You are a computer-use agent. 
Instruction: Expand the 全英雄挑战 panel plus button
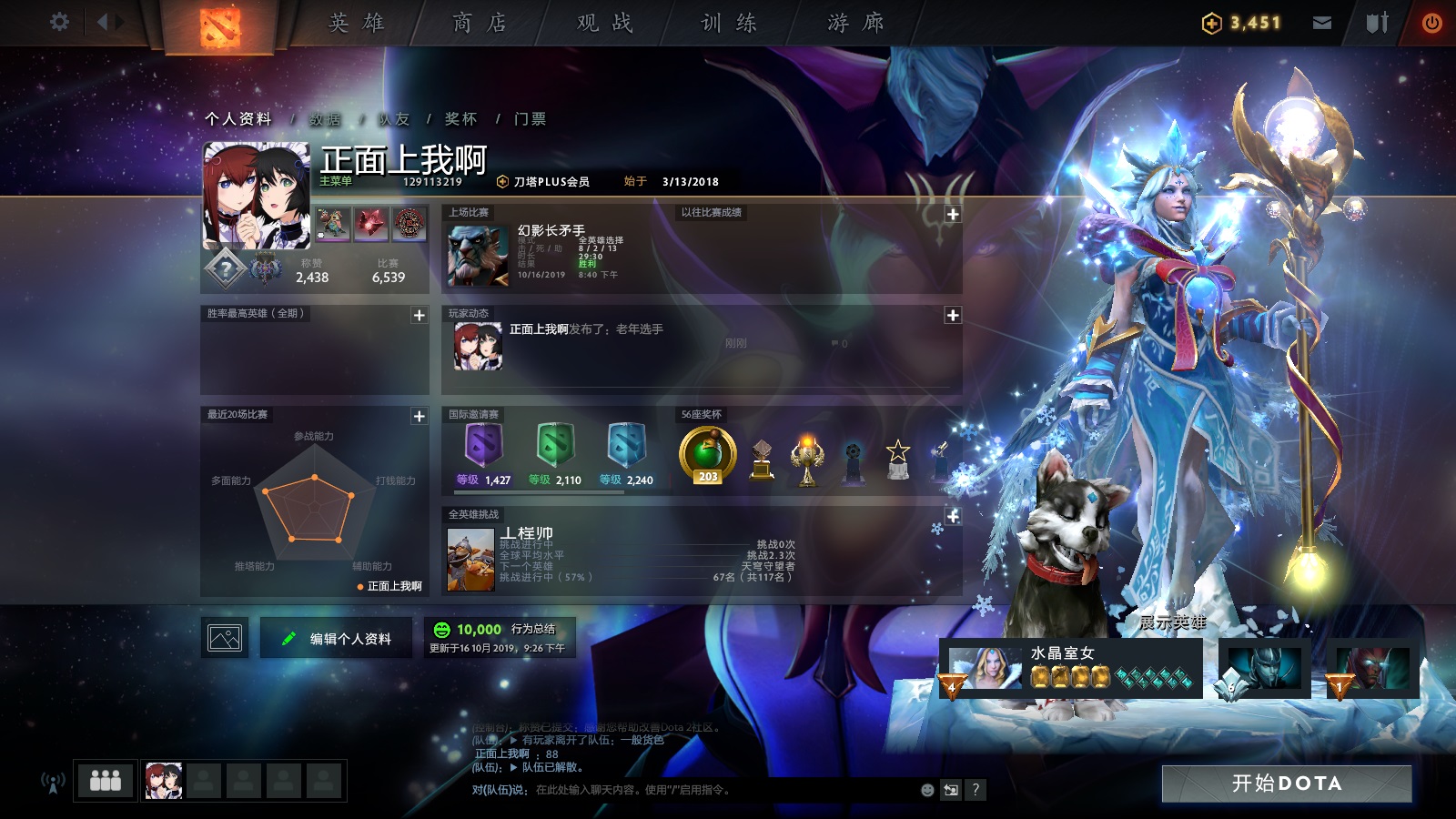(x=954, y=516)
